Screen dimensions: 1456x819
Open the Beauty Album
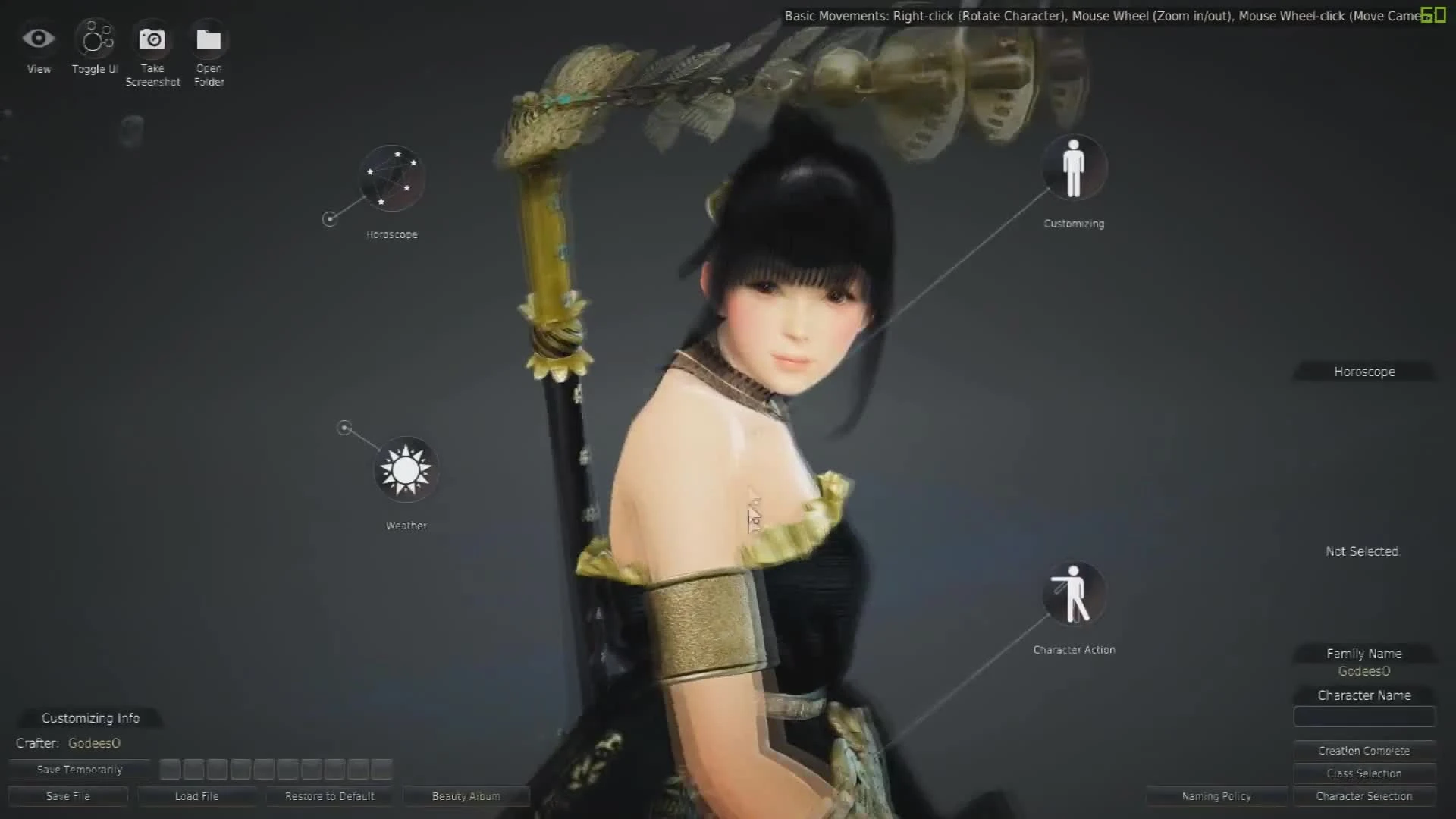pos(465,796)
